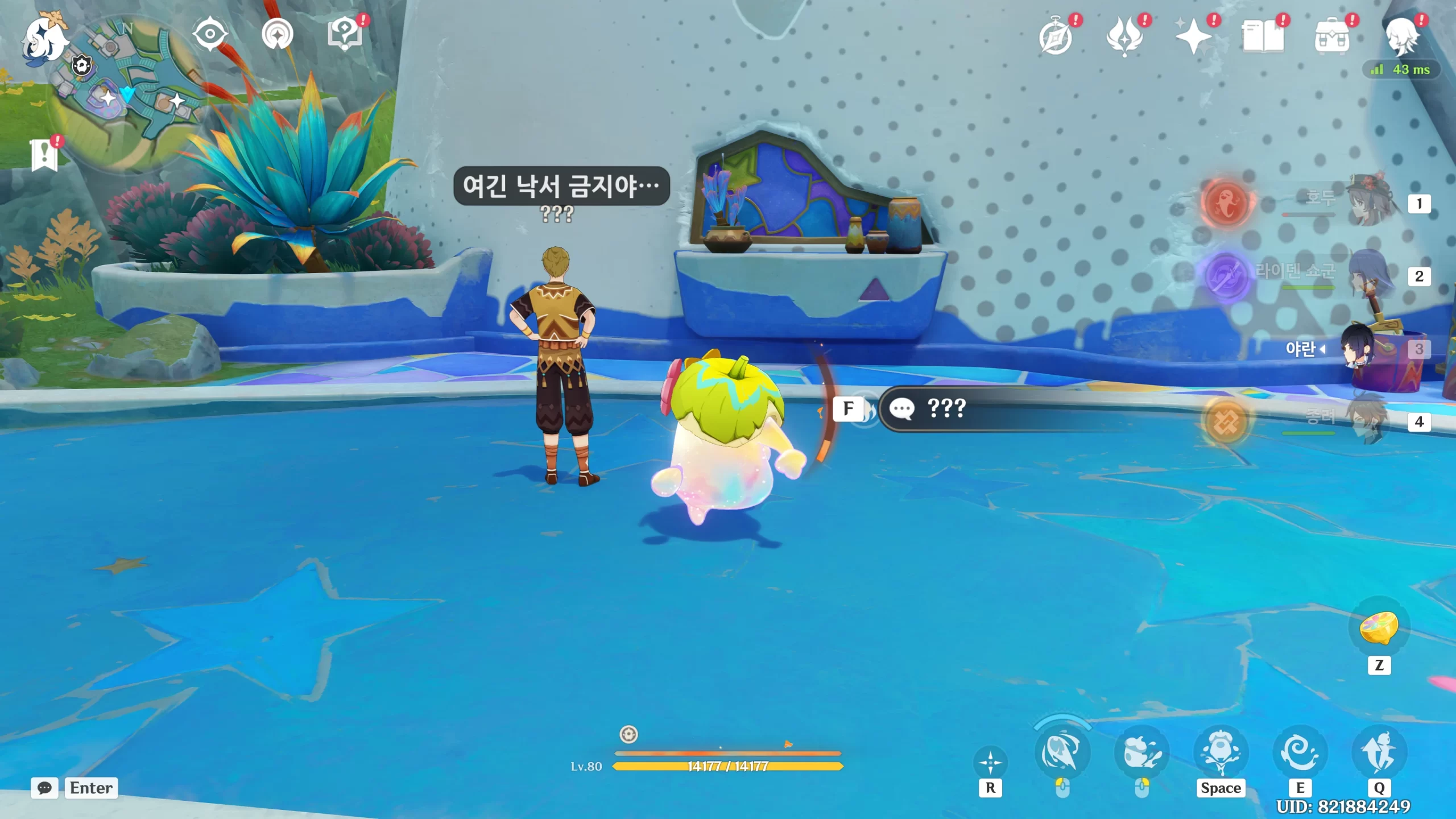
Task: Activate the elemental sight eye icon
Action: click(x=210, y=34)
